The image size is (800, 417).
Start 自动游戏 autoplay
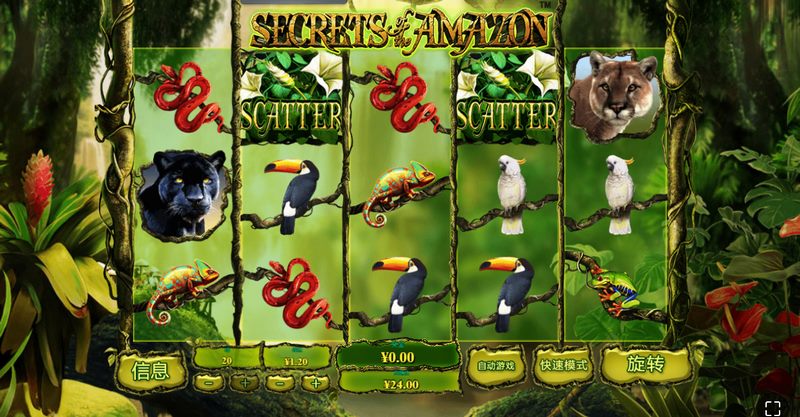[496, 366]
